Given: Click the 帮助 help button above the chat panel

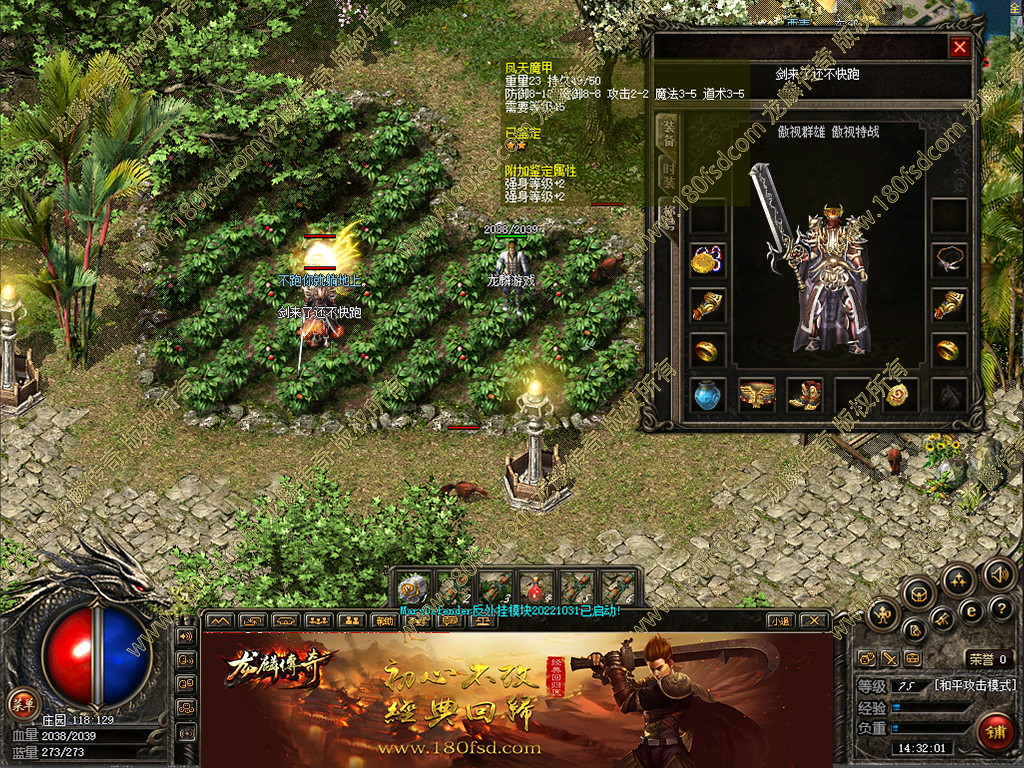Looking at the screenshot, I should click(383, 620).
